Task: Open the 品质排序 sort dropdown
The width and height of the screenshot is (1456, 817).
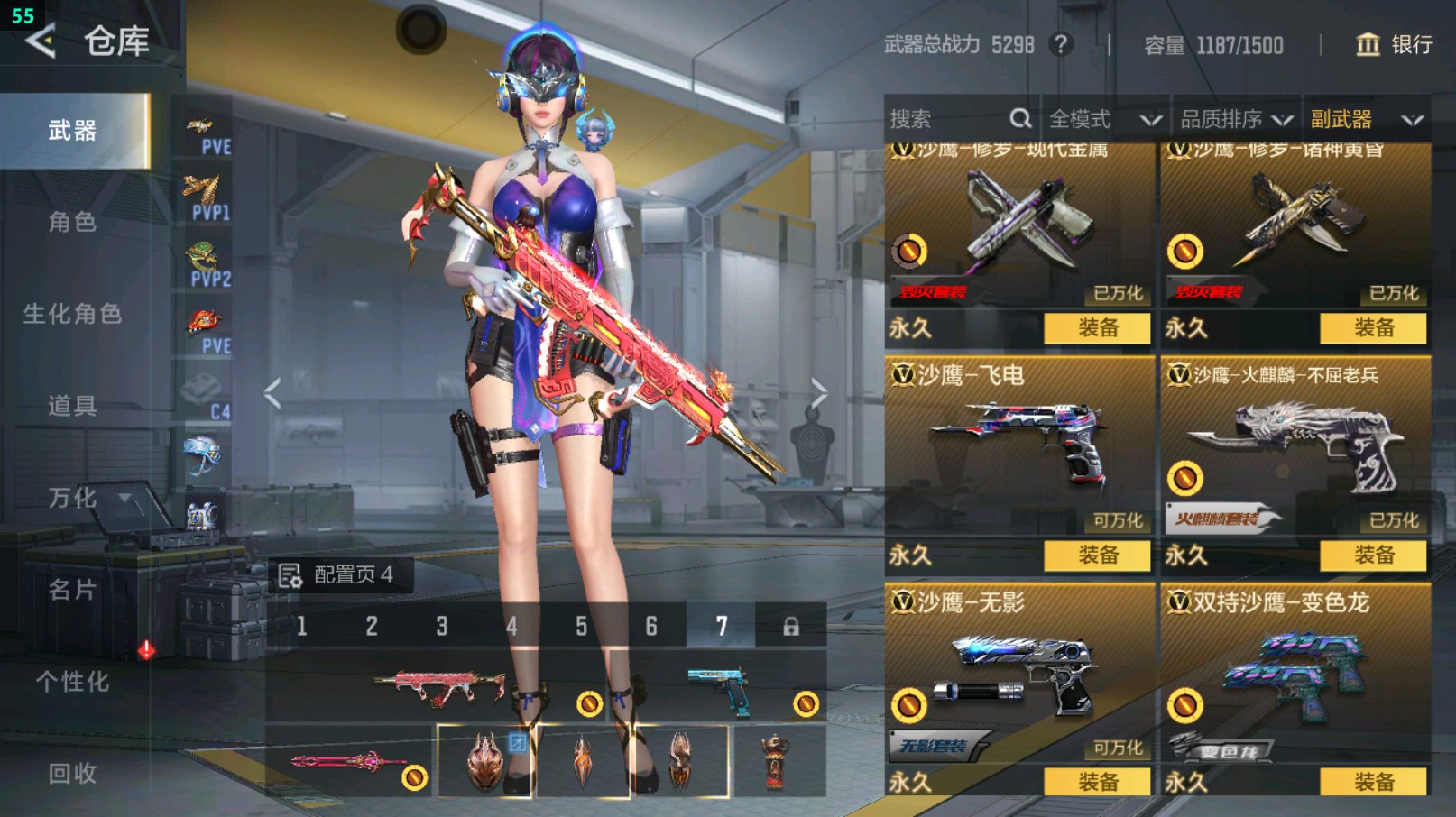Action: pyautogui.click(x=1236, y=119)
